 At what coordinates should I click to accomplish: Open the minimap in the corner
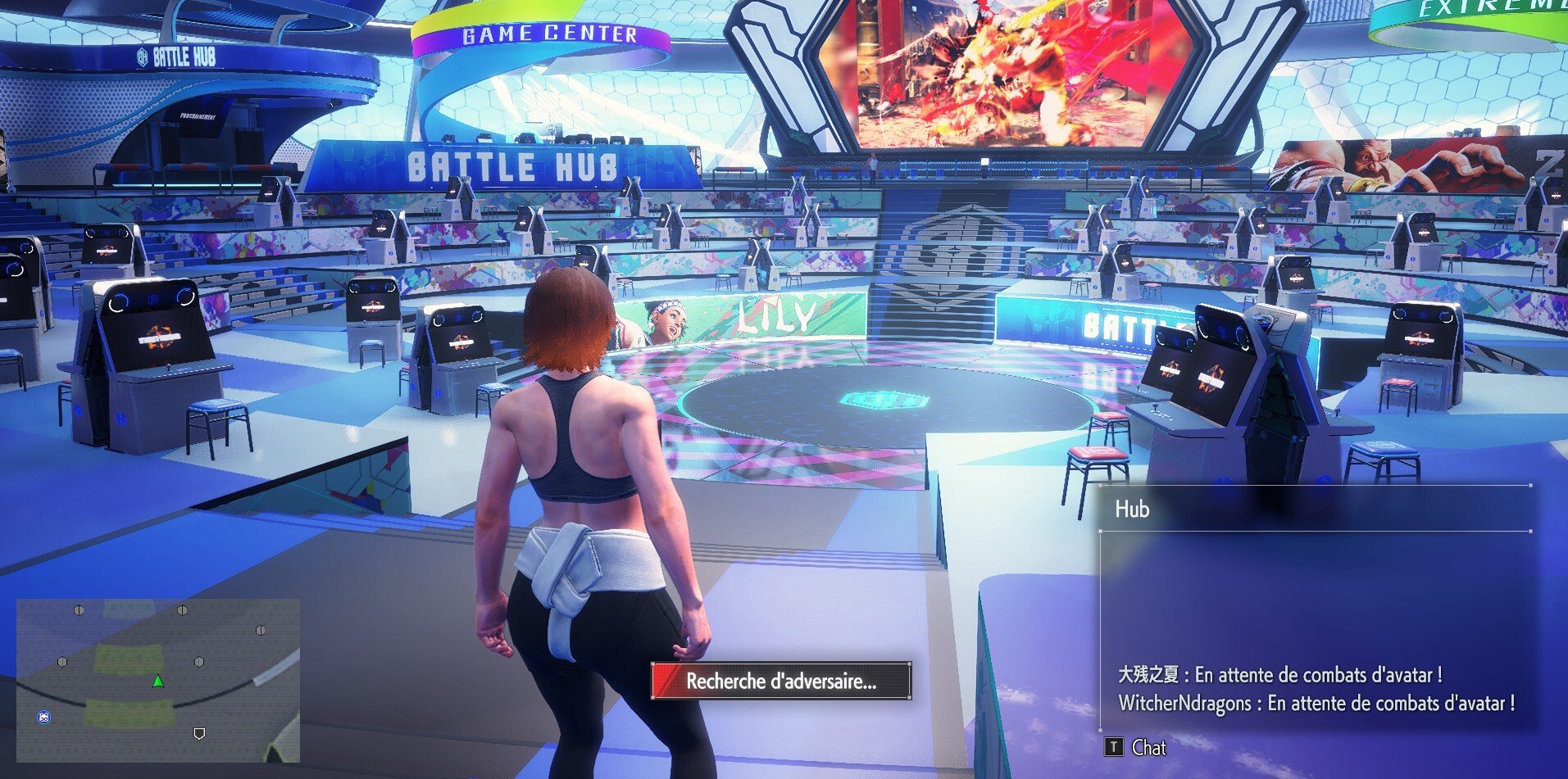[x=158, y=680]
